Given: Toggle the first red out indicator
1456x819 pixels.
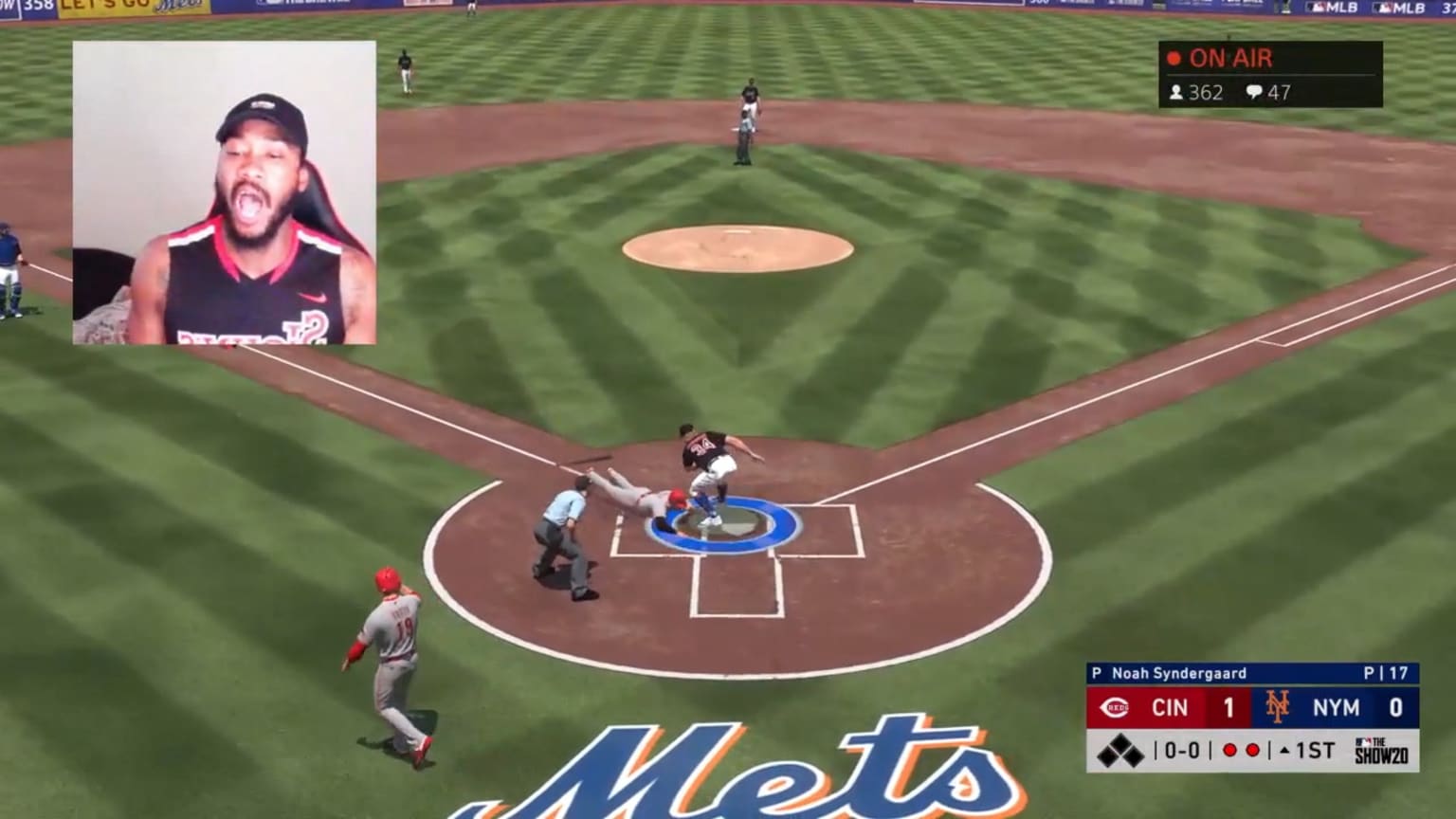Looking at the screenshot, I should [1230, 749].
